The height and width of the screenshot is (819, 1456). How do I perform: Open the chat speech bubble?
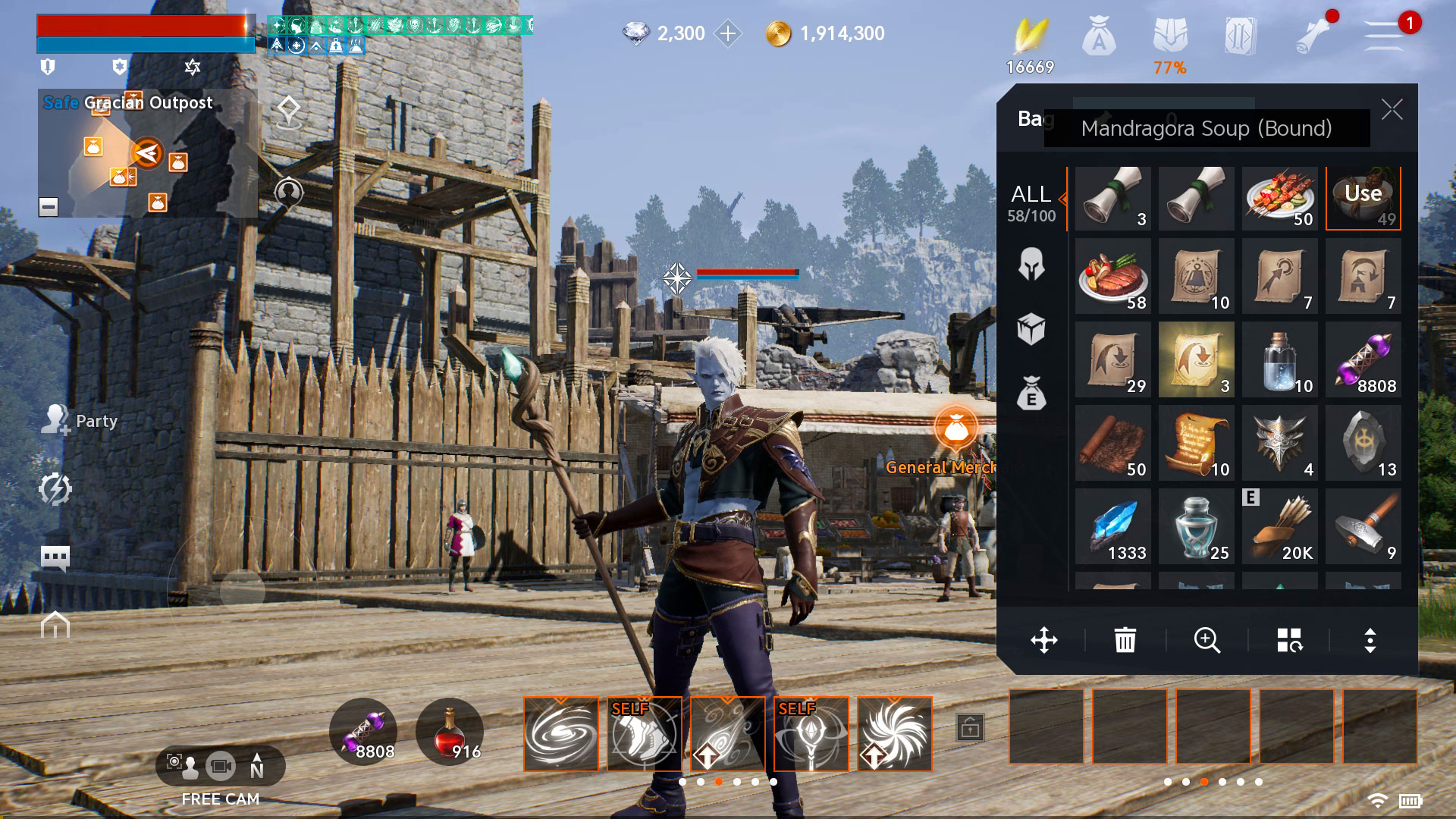pos(55,558)
